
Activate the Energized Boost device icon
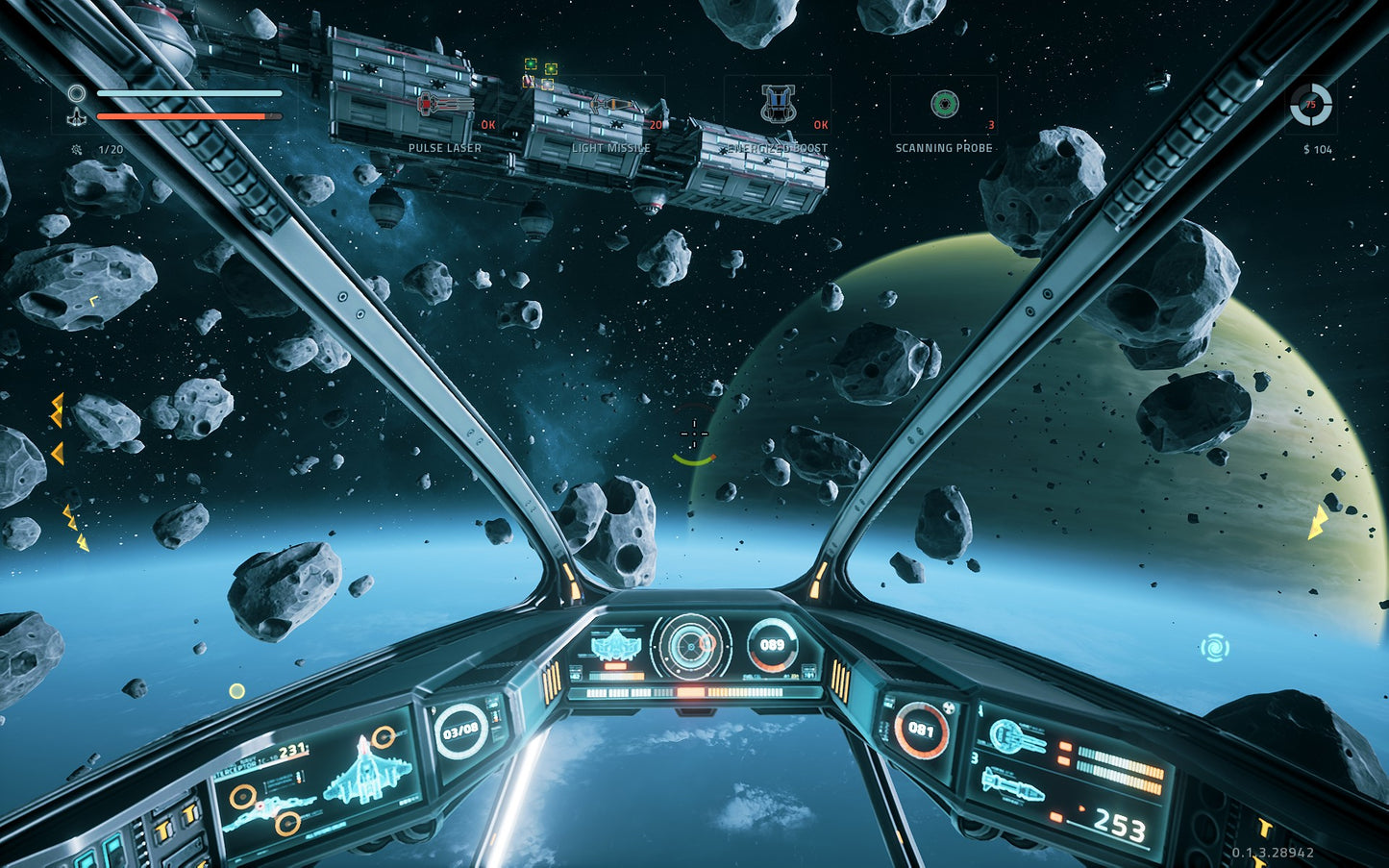tap(777, 101)
